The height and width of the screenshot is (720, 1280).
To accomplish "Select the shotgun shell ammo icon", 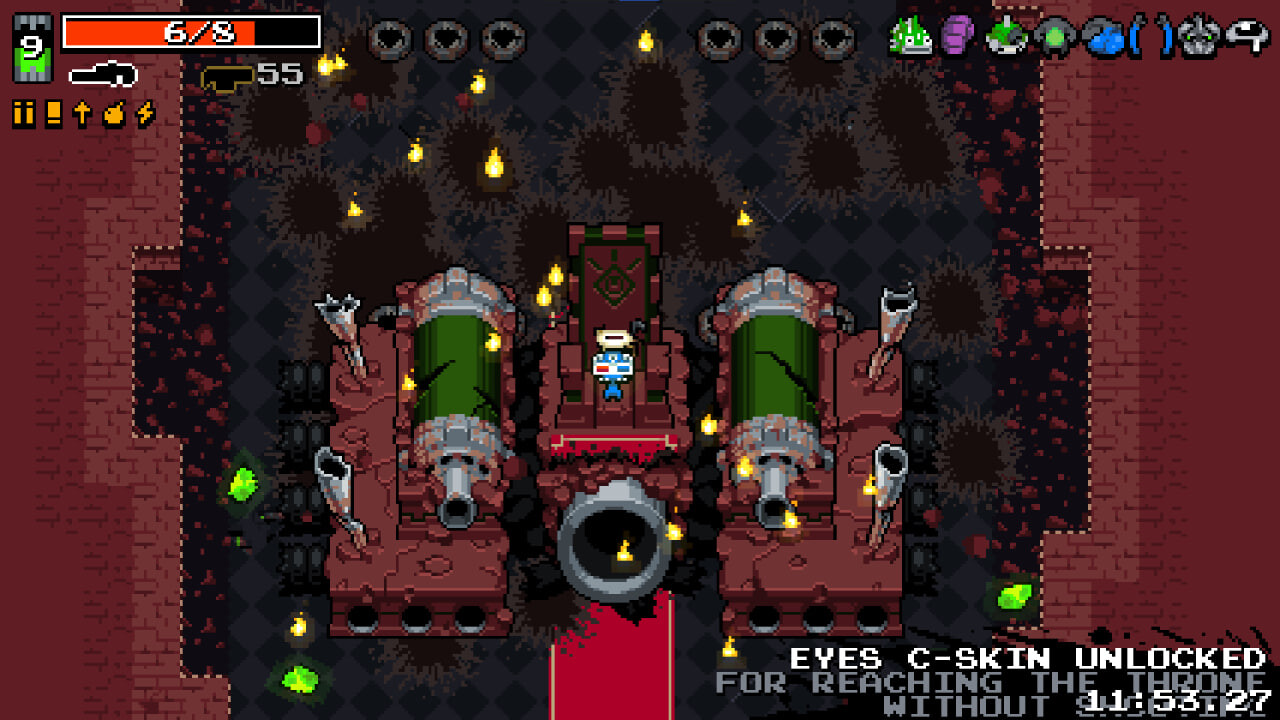I will pos(54,114).
